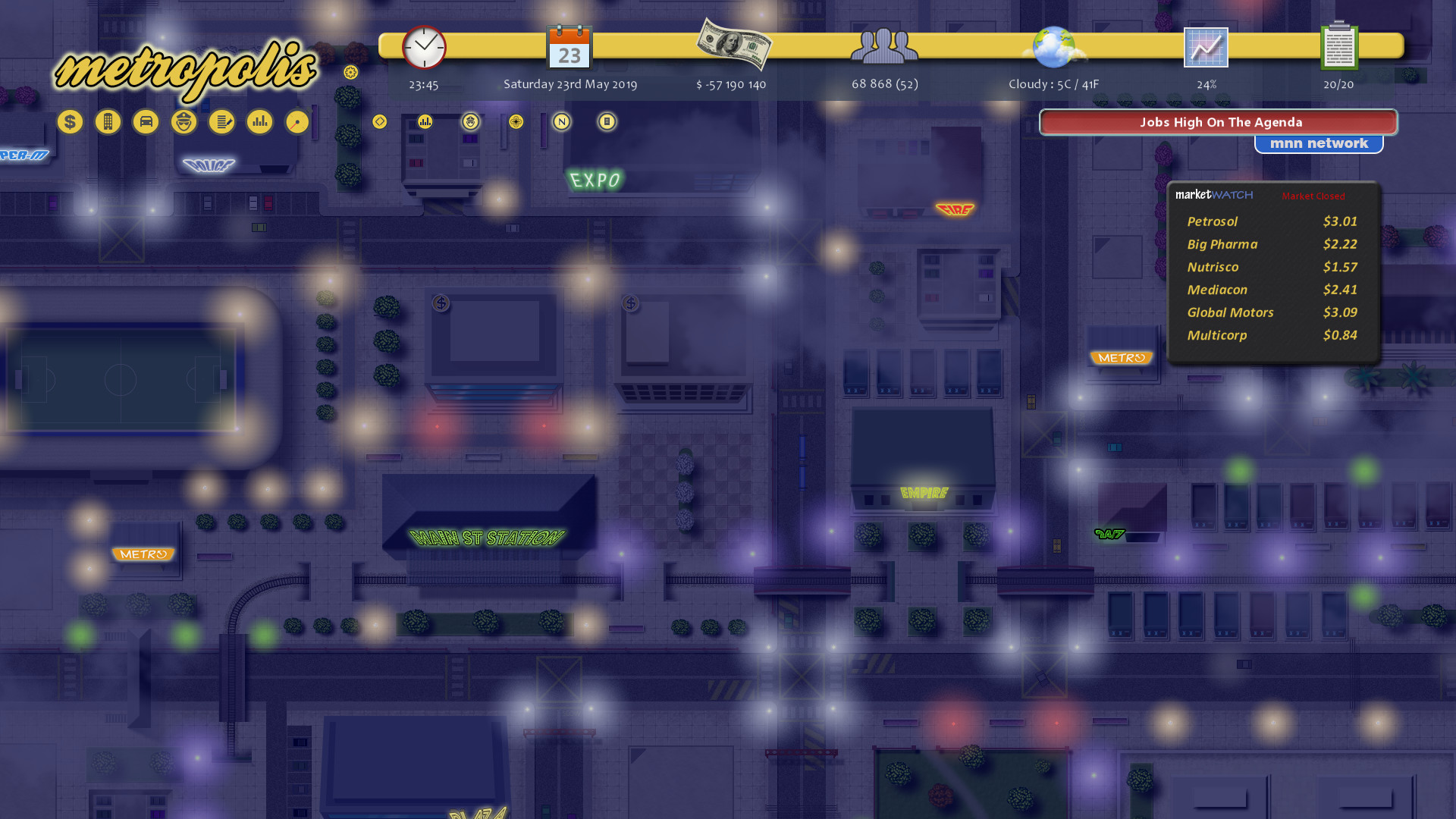Open the Jobs High On The Agenda ticker
The width and height of the screenshot is (1456, 819).
pos(1219,122)
